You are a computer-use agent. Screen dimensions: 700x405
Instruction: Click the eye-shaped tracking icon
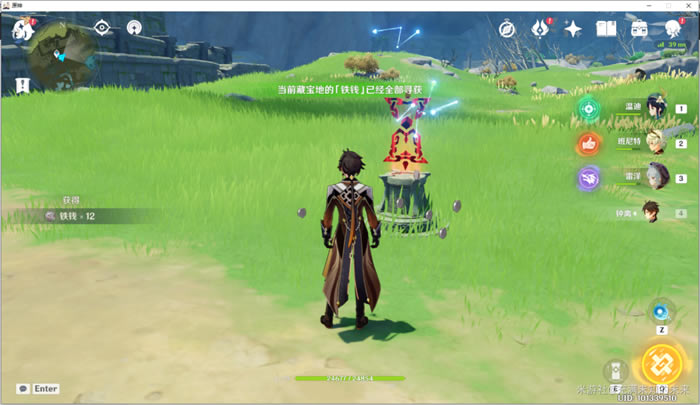point(102,27)
